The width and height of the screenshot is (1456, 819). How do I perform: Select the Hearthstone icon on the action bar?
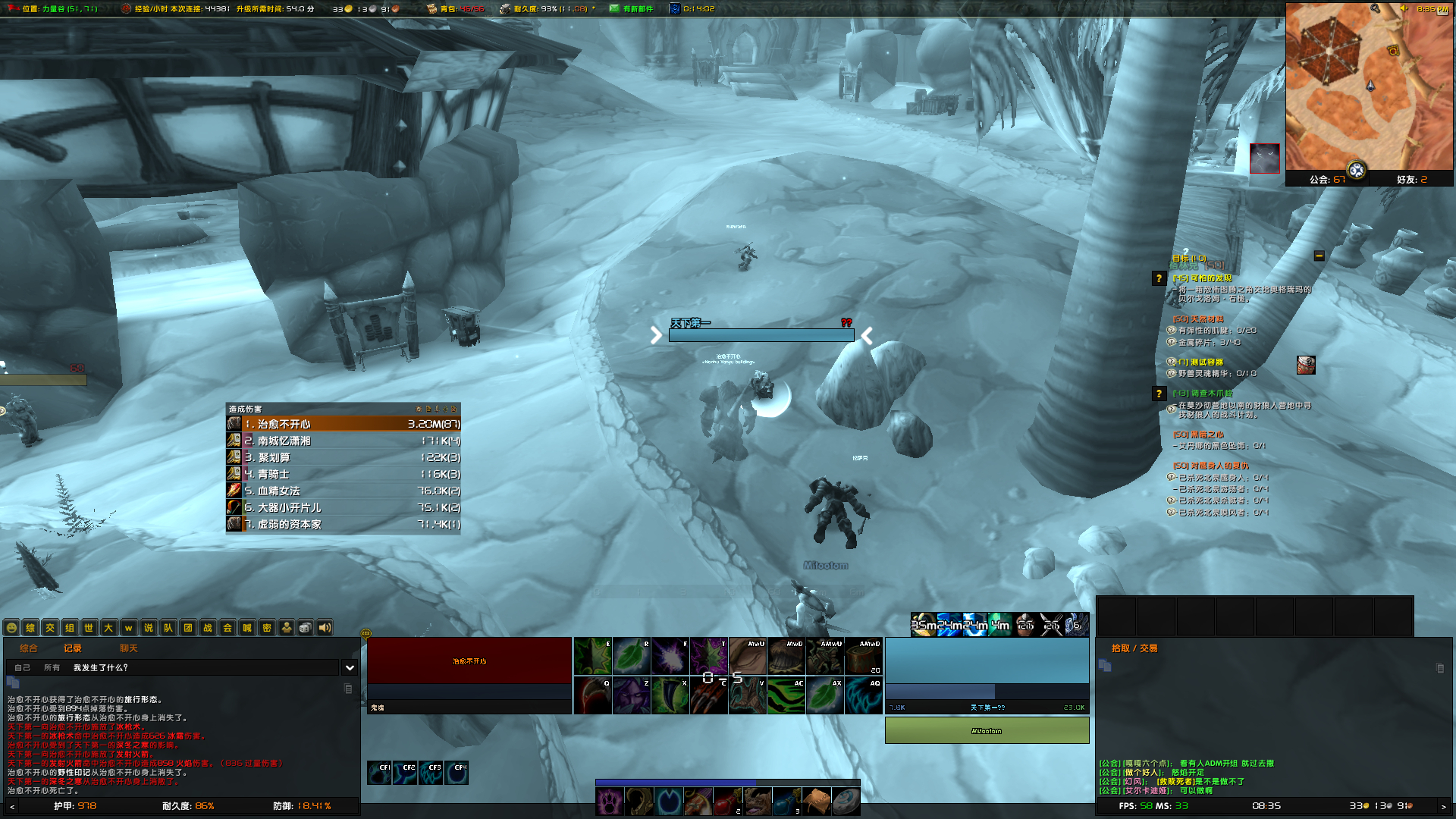[x=846, y=802]
